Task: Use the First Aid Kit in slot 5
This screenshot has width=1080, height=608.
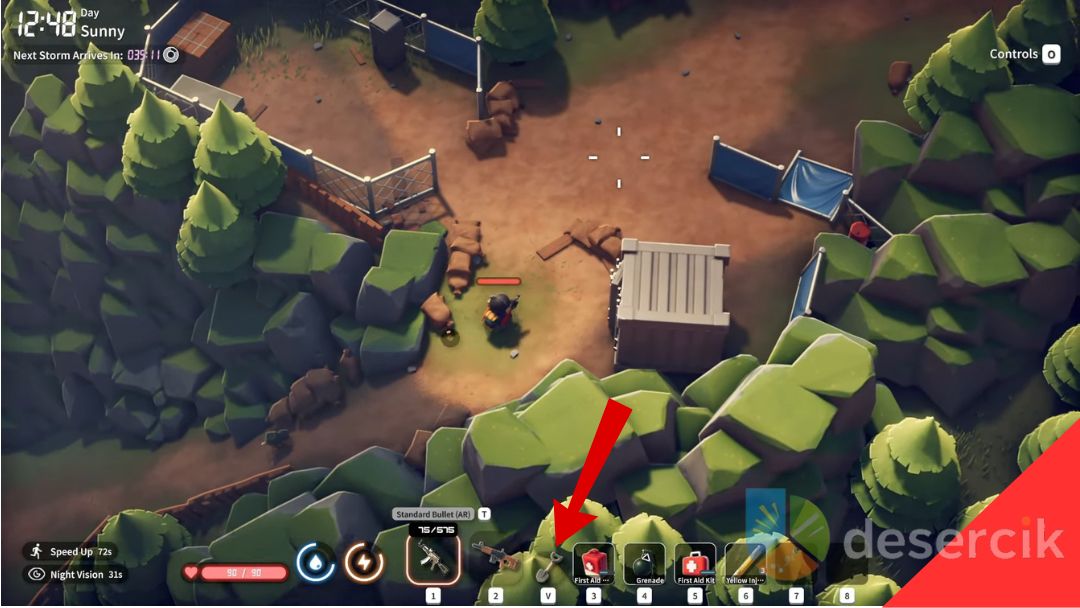Action: [695, 563]
